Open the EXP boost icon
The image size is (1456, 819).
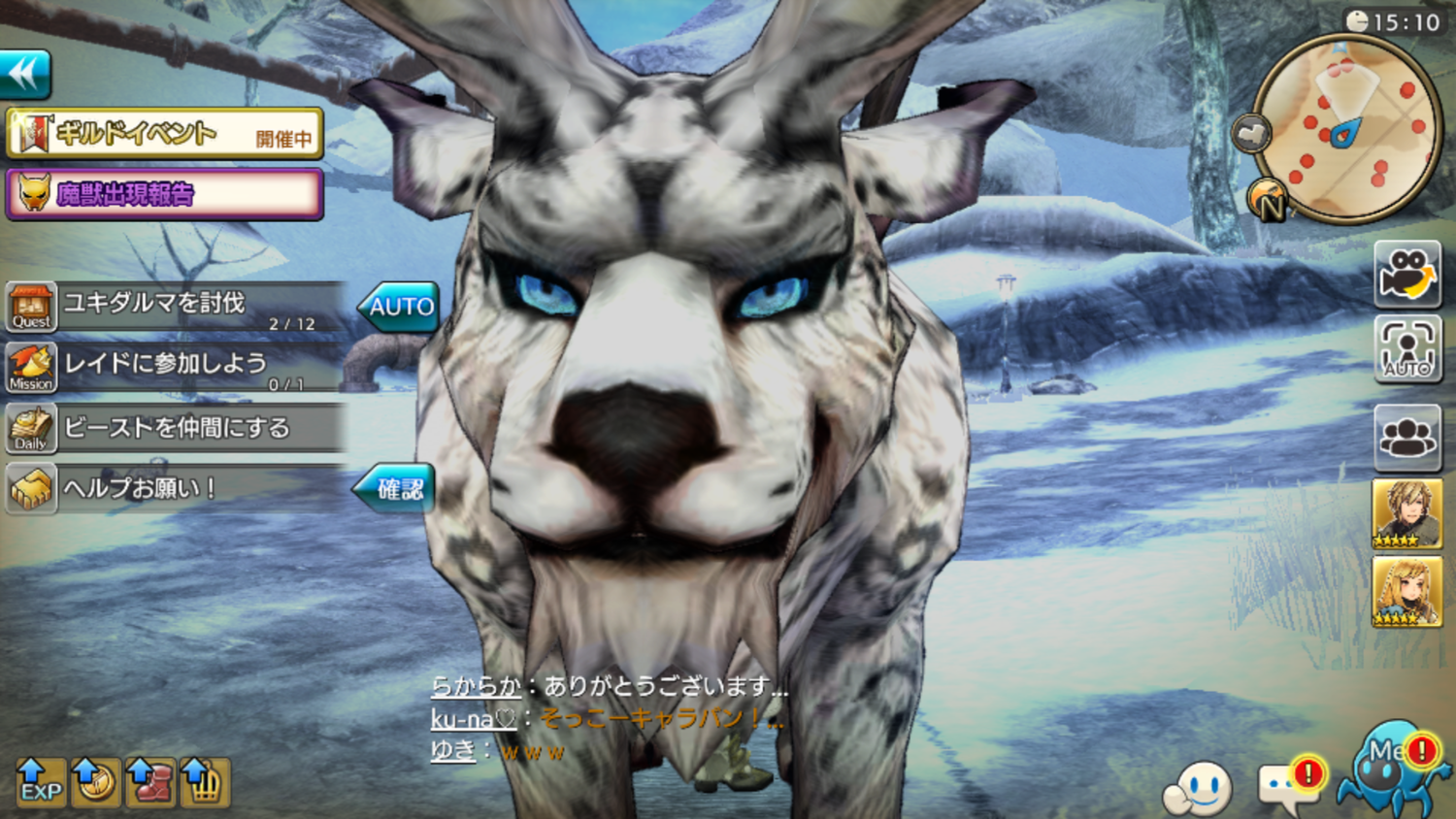pos(41,782)
